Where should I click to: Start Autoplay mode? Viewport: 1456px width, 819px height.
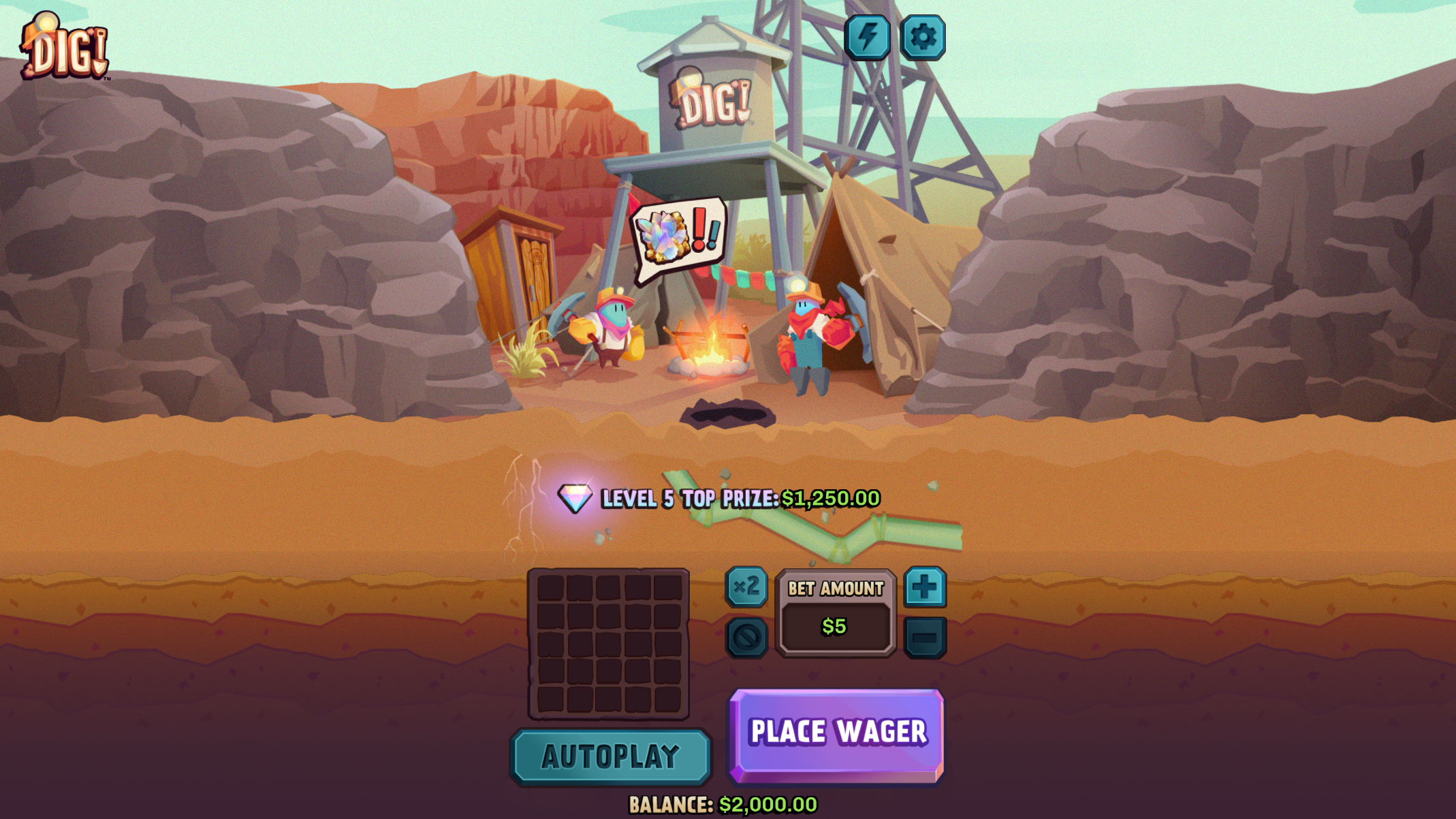610,756
